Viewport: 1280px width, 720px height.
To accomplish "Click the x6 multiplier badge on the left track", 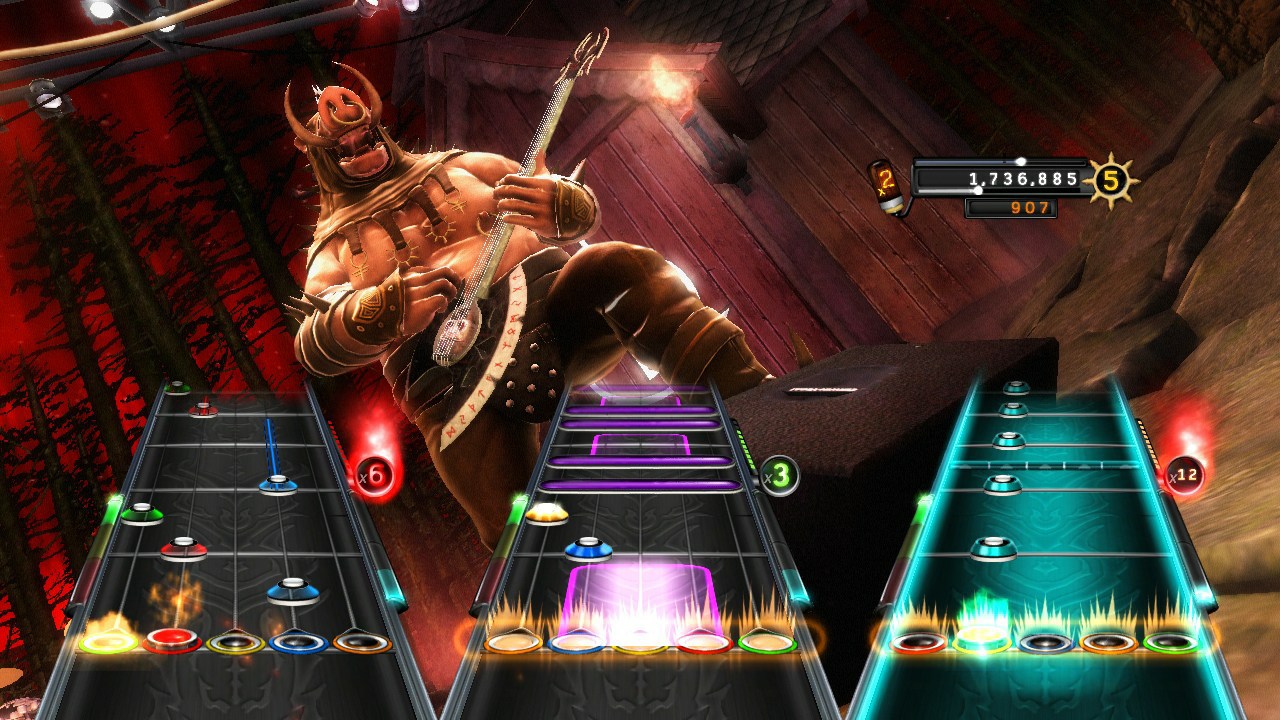I will click(x=373, y=478).
